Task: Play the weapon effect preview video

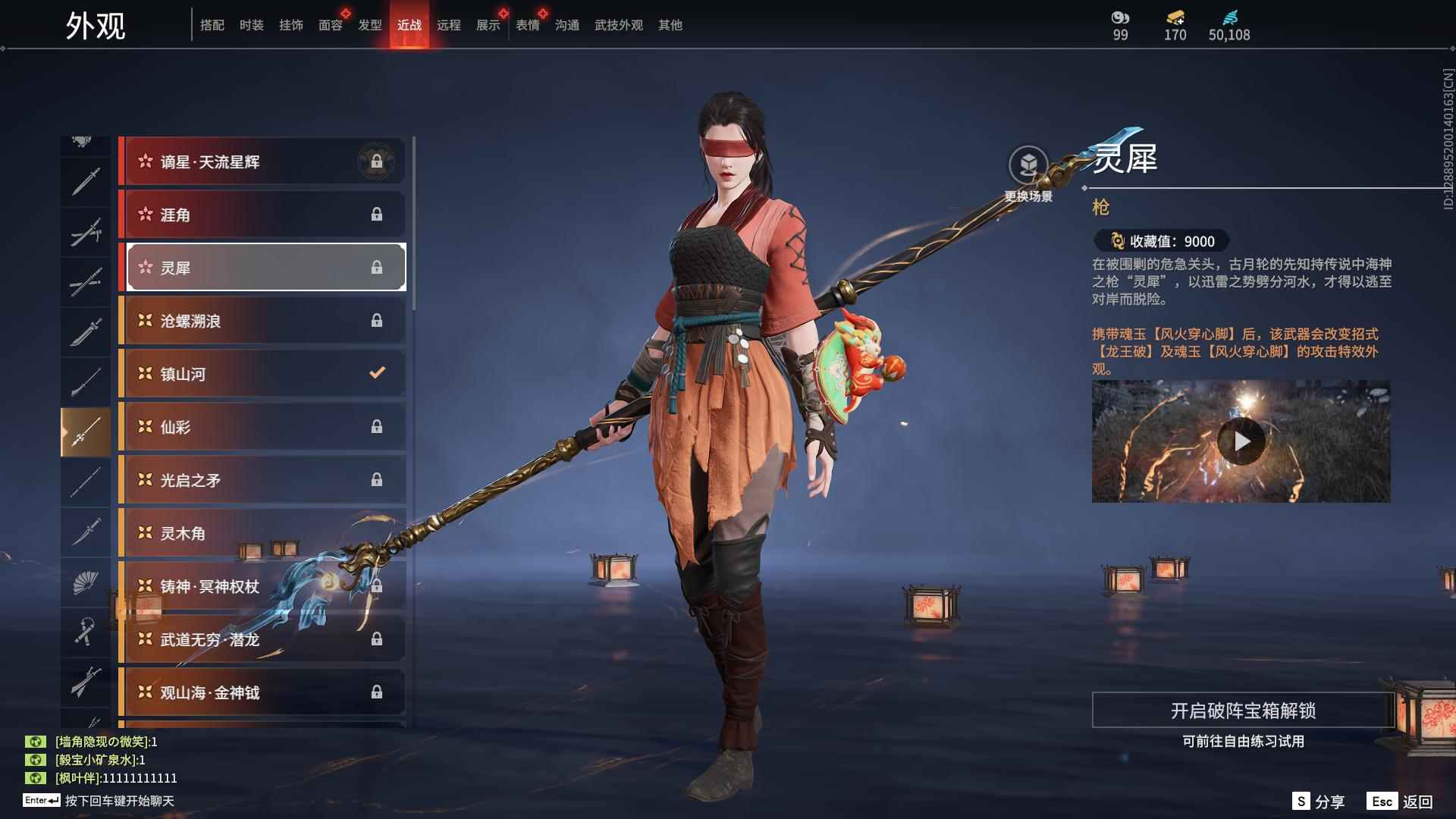Action: tap(1241, 441)
